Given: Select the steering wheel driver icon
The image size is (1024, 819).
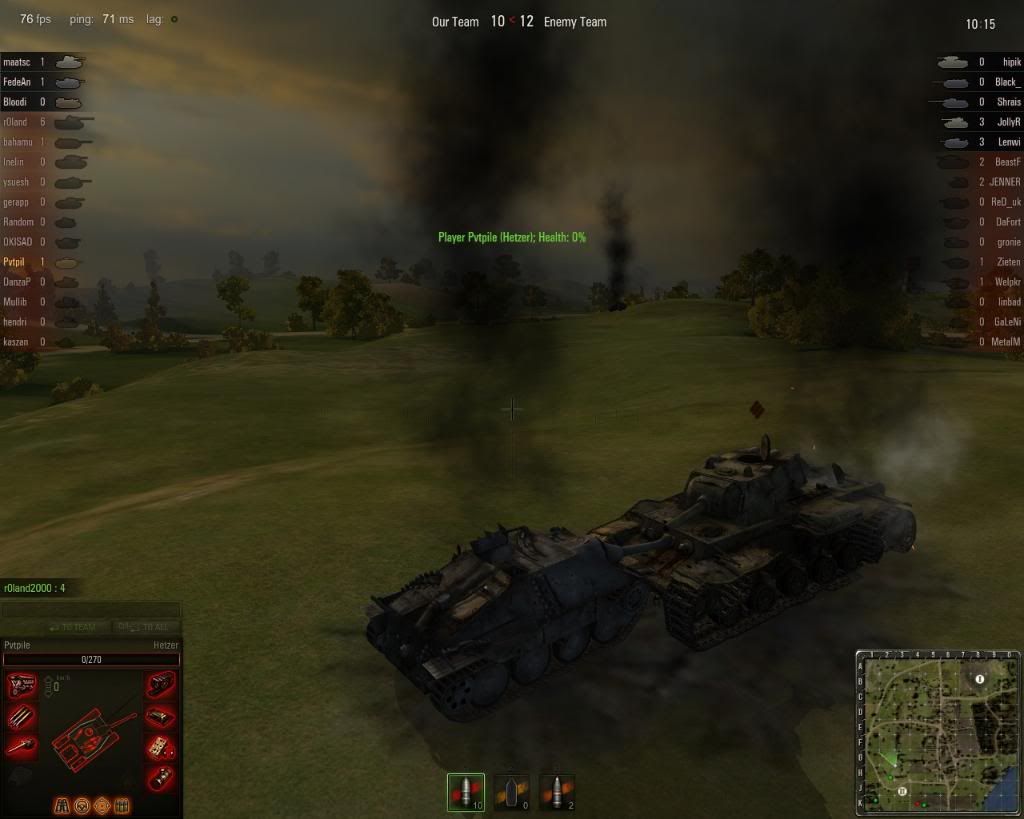Looking at the screenshot, I should (x=83, y=804).
